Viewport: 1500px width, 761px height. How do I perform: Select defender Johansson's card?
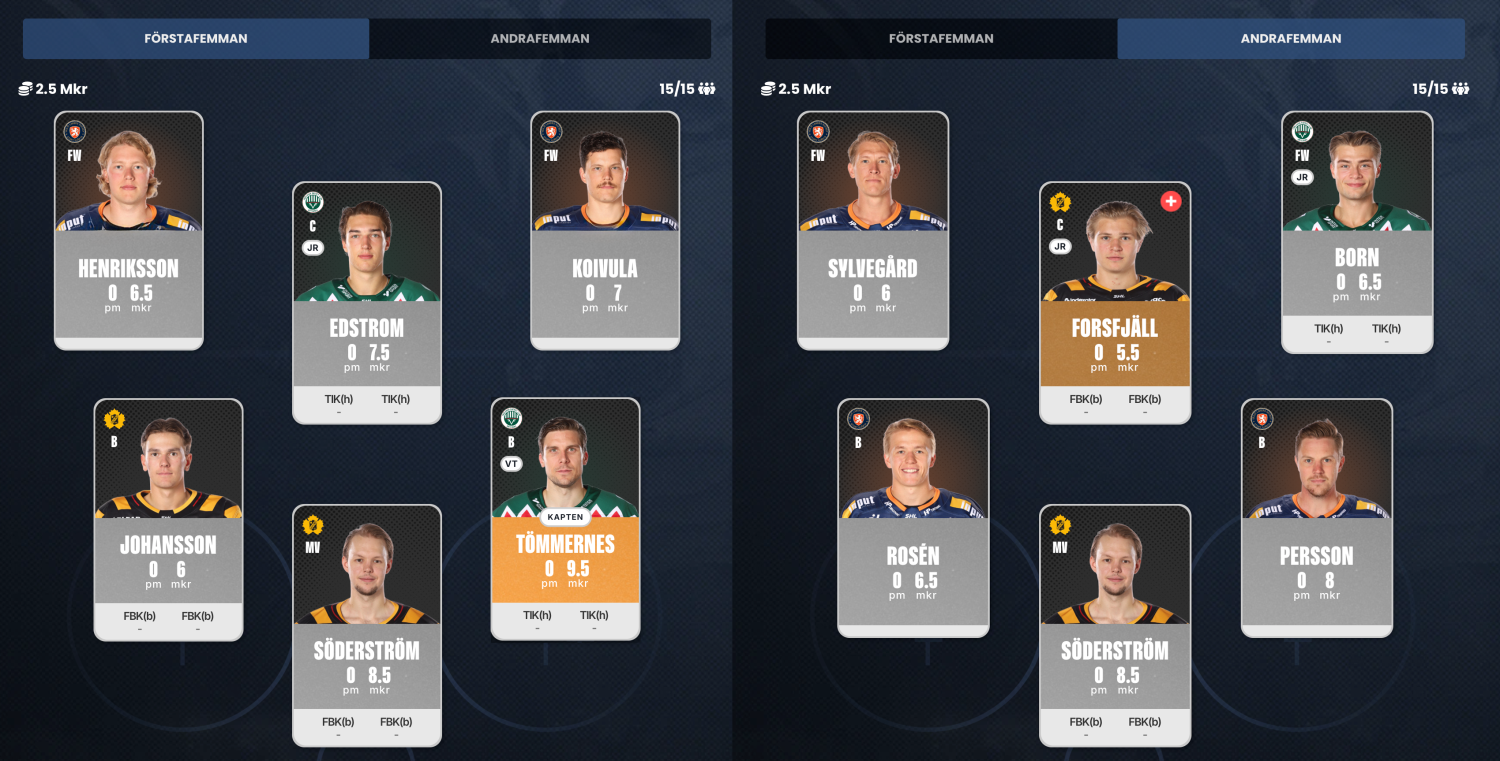168,519
